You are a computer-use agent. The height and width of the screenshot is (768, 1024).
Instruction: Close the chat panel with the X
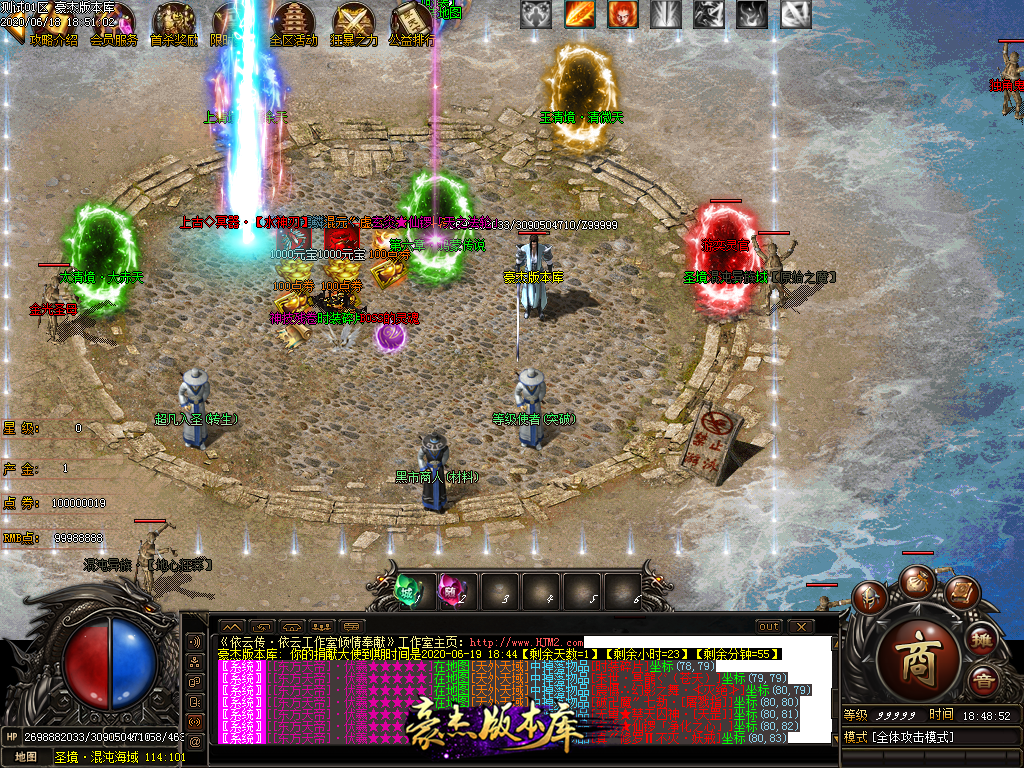point(801,626)
